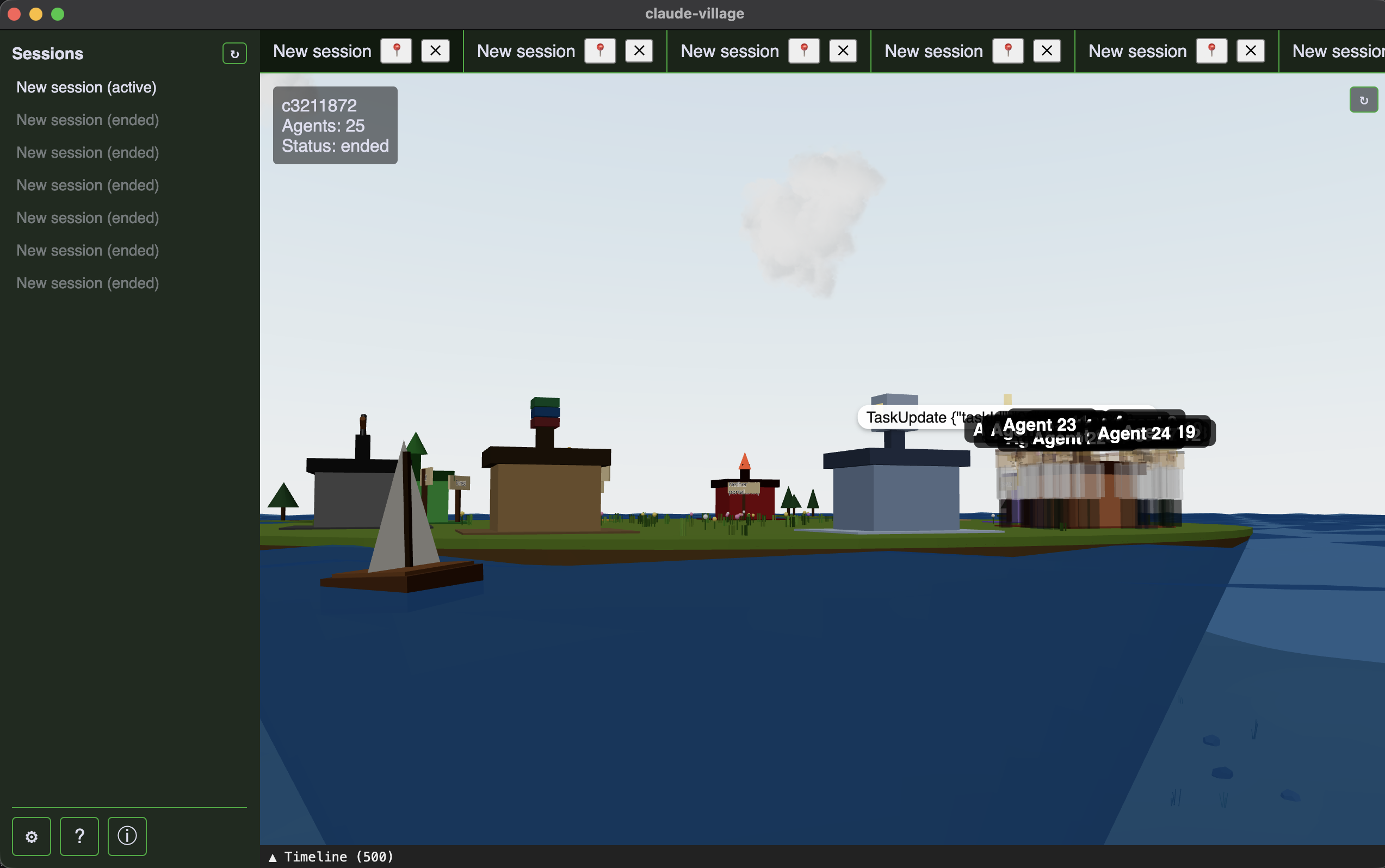Minimize the window with the yellow button
Image resolution: width=1385 pixels, height=868 pixels.
(x=36, y=14)
